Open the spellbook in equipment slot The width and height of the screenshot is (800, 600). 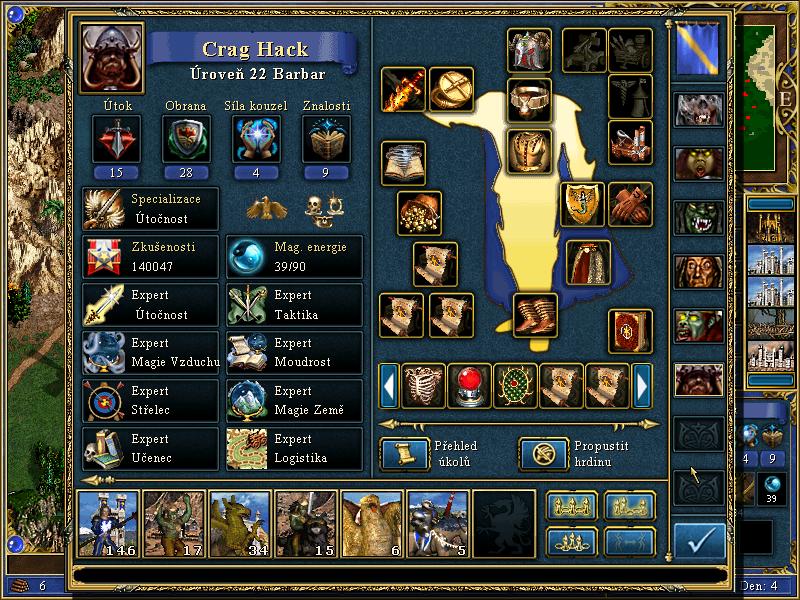(632, 331)
